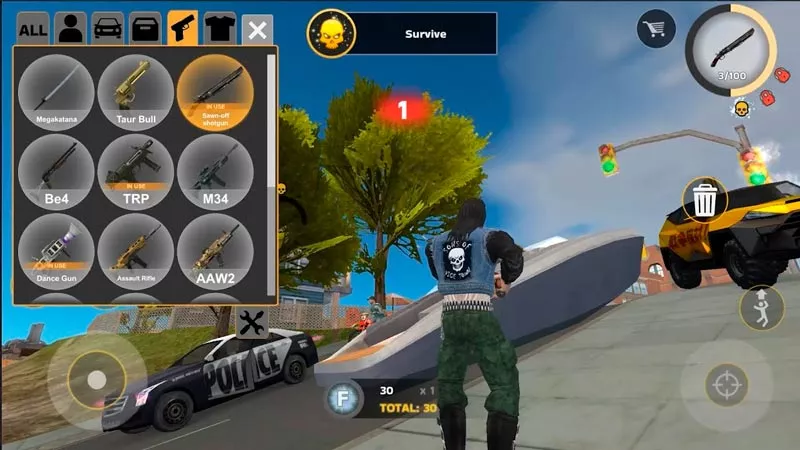800x450 pixels.
Task: Fire using the crosshair button
Action: coord(725,385)
